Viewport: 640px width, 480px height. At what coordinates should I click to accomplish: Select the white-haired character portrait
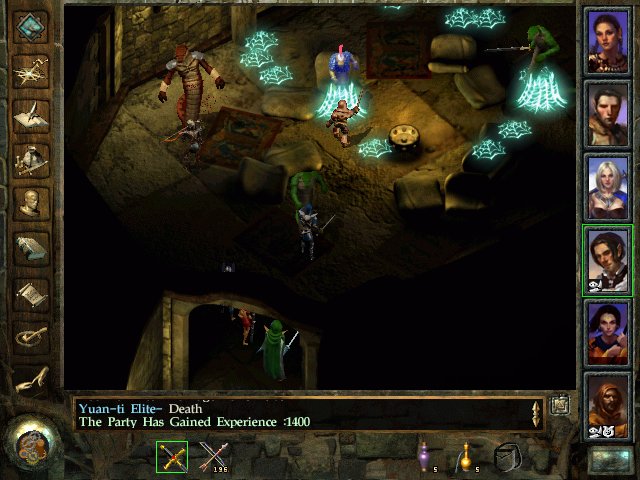(609, 187)
